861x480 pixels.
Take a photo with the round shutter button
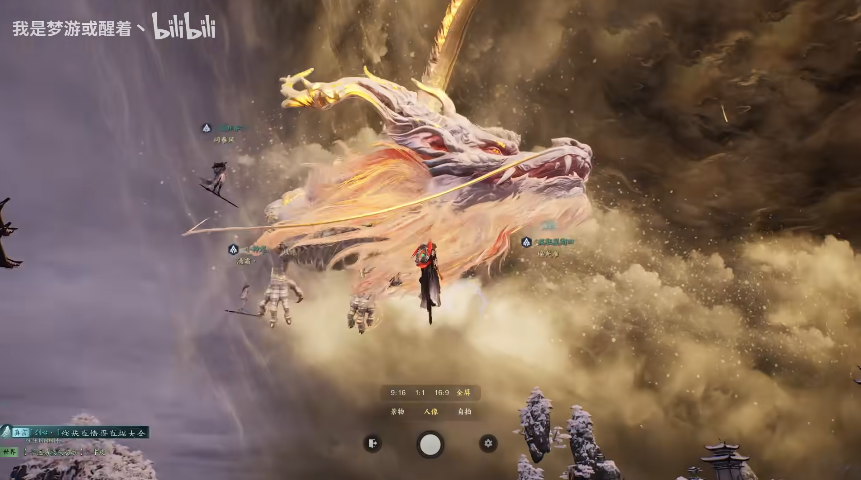(x=430, y=444)
